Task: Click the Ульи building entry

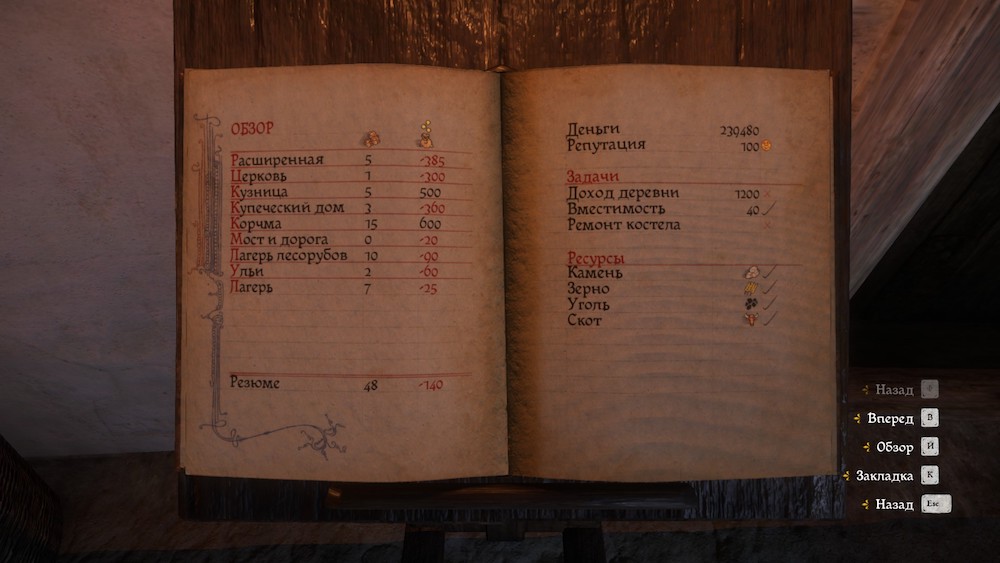Action: click(x=247, y=272)
